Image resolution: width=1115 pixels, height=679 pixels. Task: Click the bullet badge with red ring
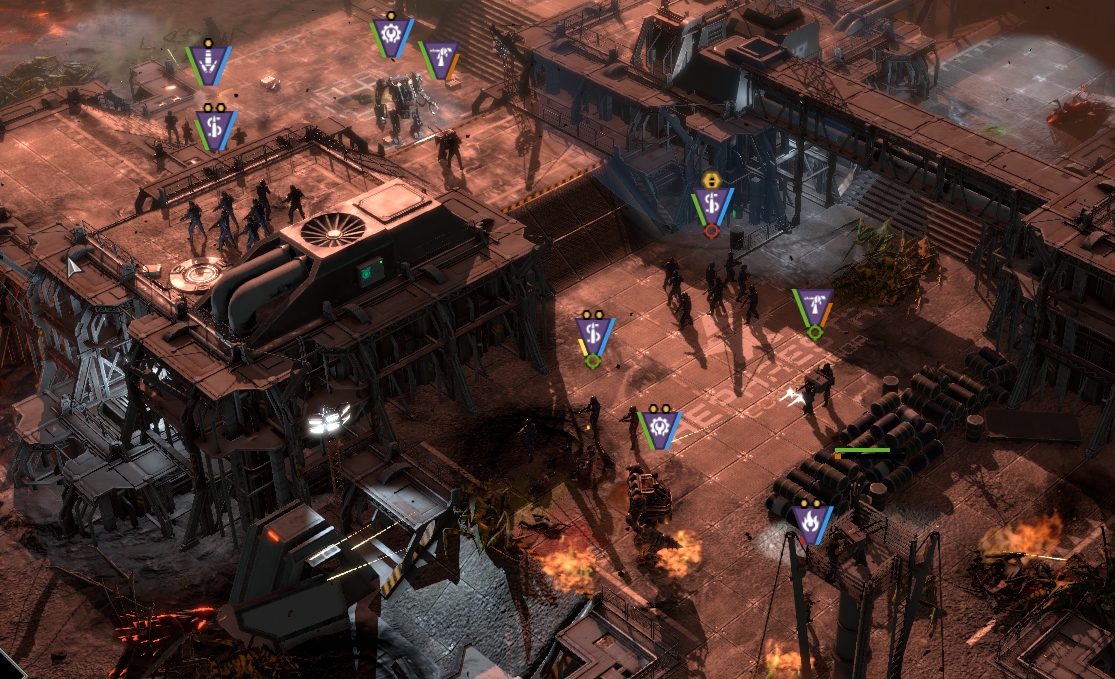[711, 205]
